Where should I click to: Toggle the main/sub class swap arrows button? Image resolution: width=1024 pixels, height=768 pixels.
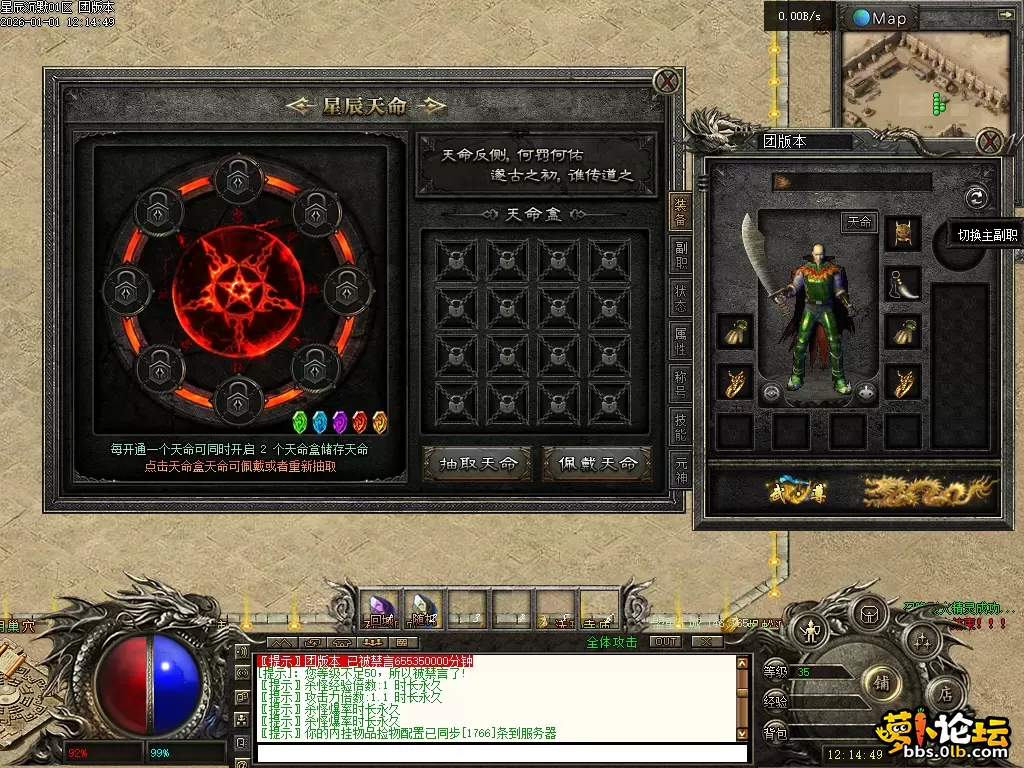[x=976, y=197]
